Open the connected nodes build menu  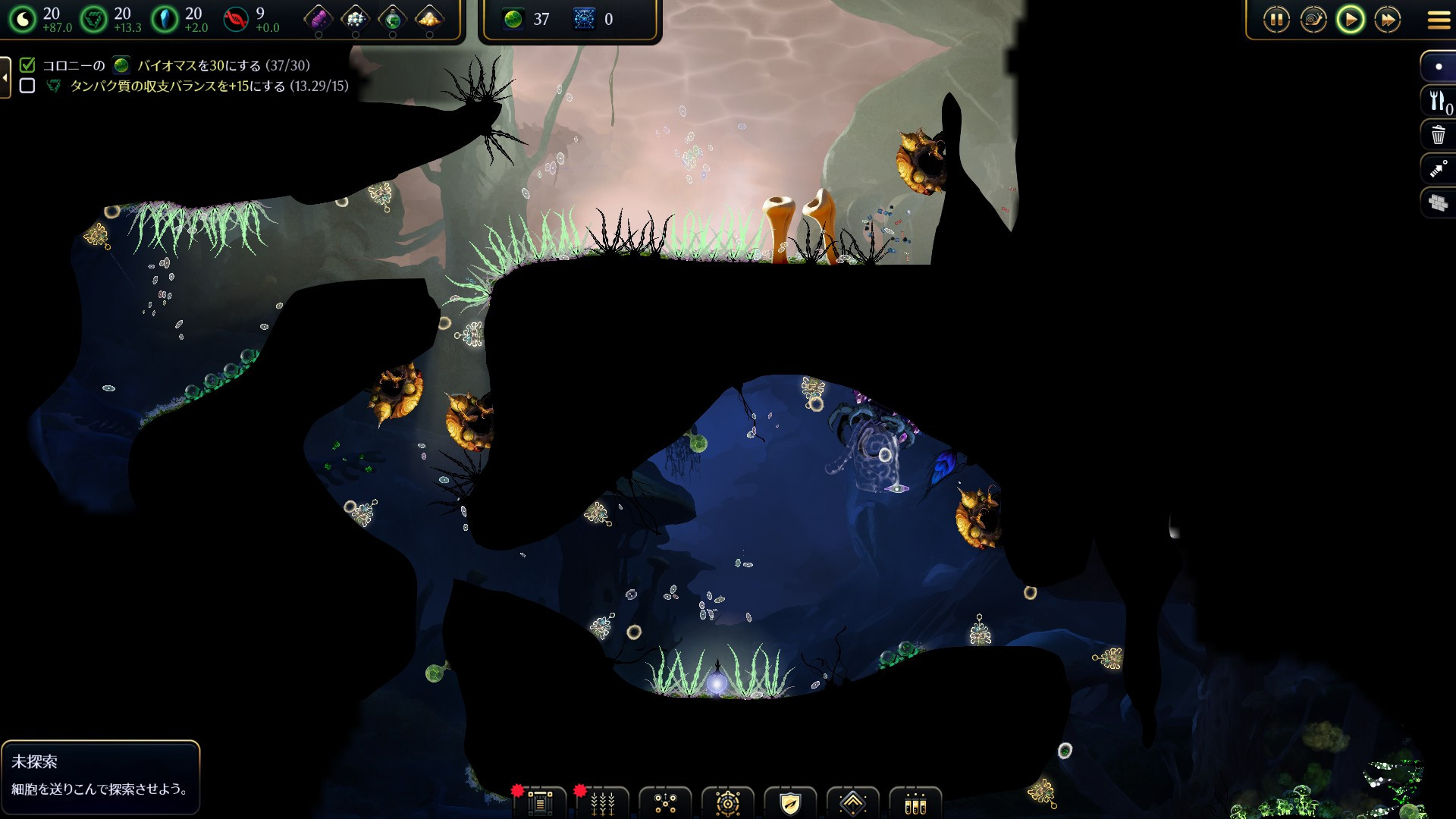[665, 803]
